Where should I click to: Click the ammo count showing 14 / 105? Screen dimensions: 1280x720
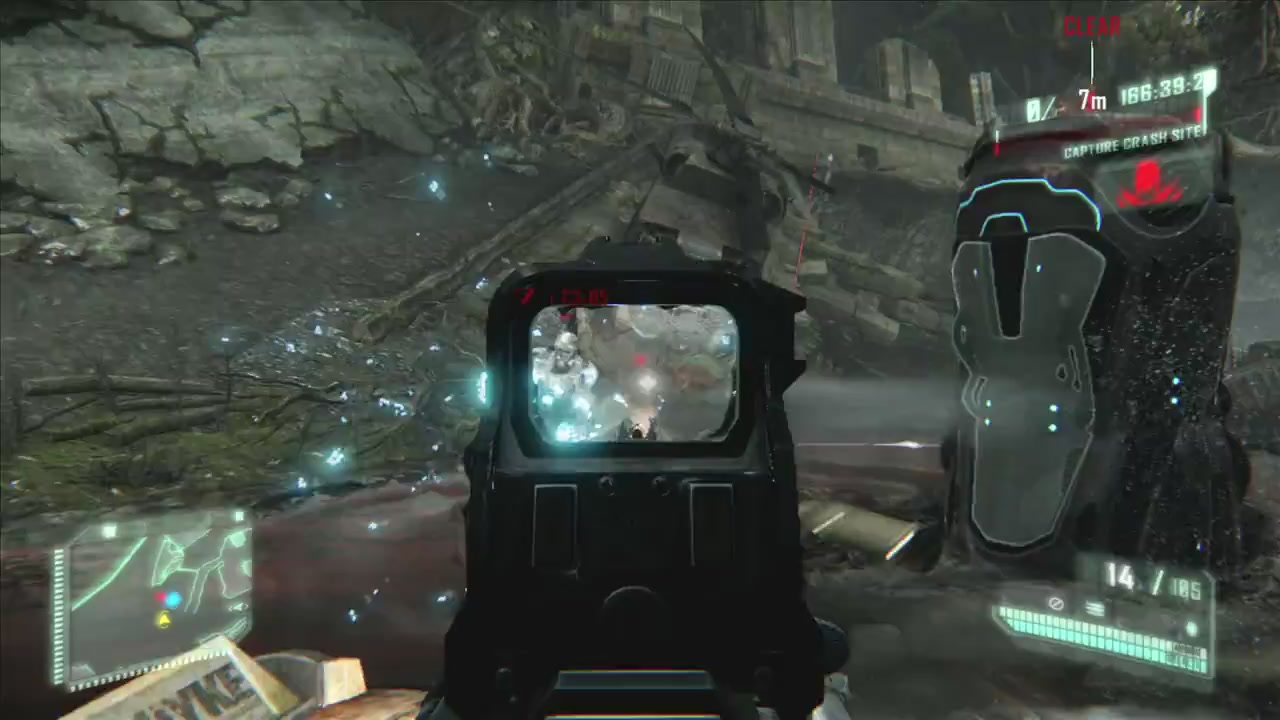click(x=1153, y=578)
